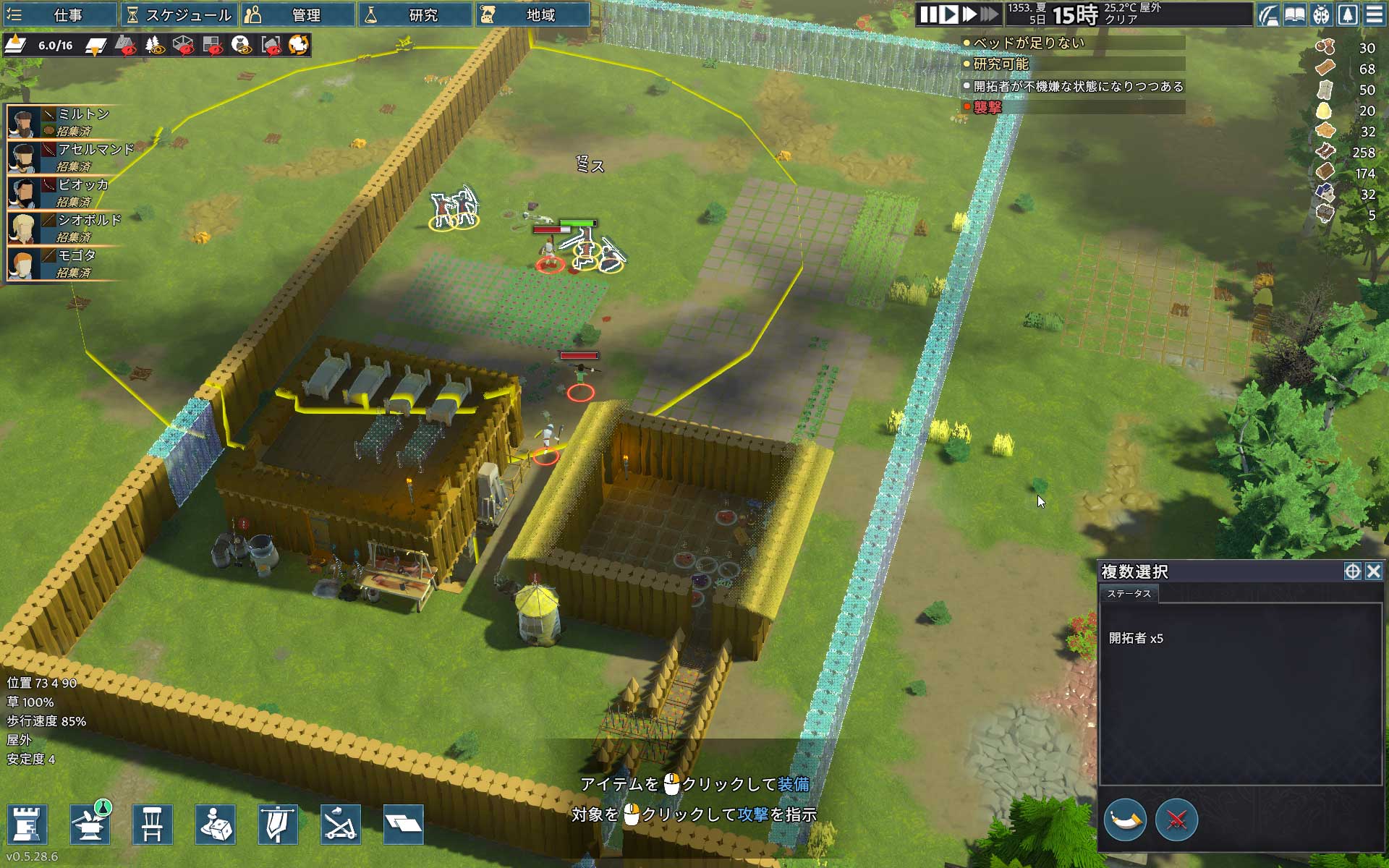Set game speed to fastest triple arrows
This screenshot has width=1389, height=868.
[989, 14]
